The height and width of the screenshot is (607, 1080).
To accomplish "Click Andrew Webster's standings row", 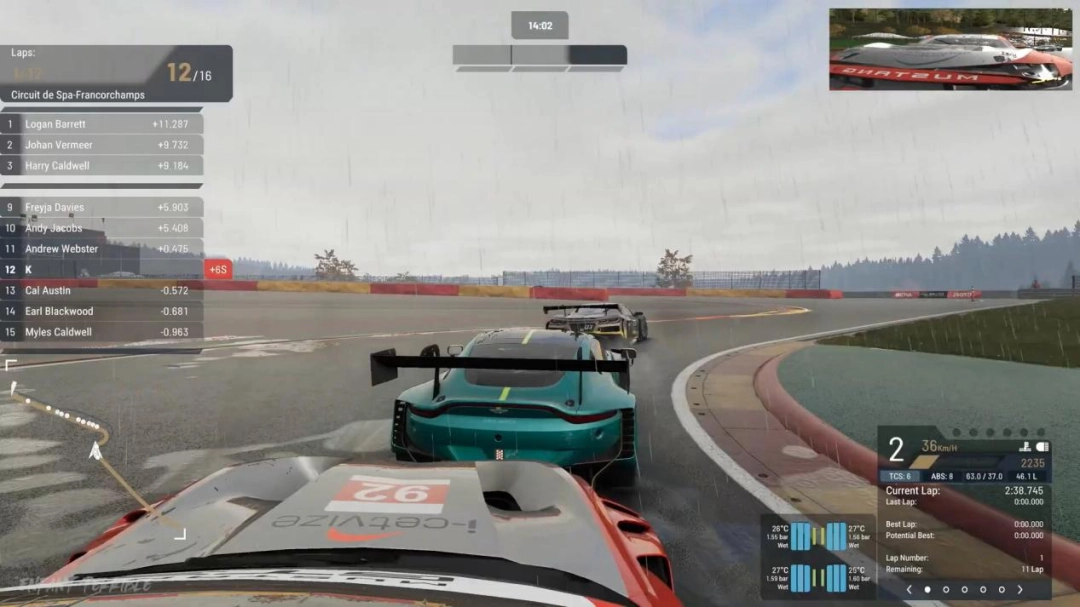I will point(101,249).
